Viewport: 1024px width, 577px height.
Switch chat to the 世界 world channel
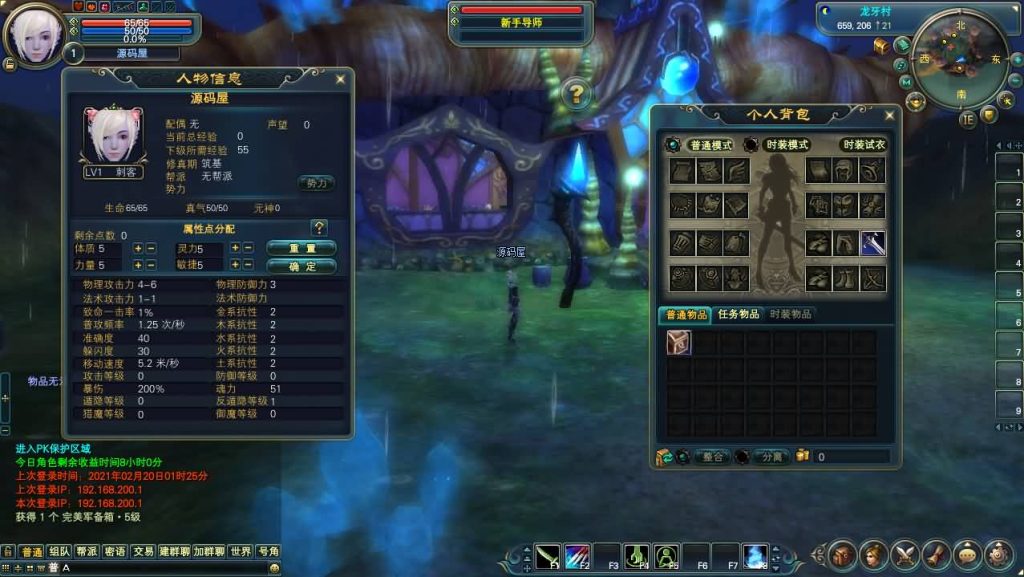pyautogui.click(x=240, y=551)
